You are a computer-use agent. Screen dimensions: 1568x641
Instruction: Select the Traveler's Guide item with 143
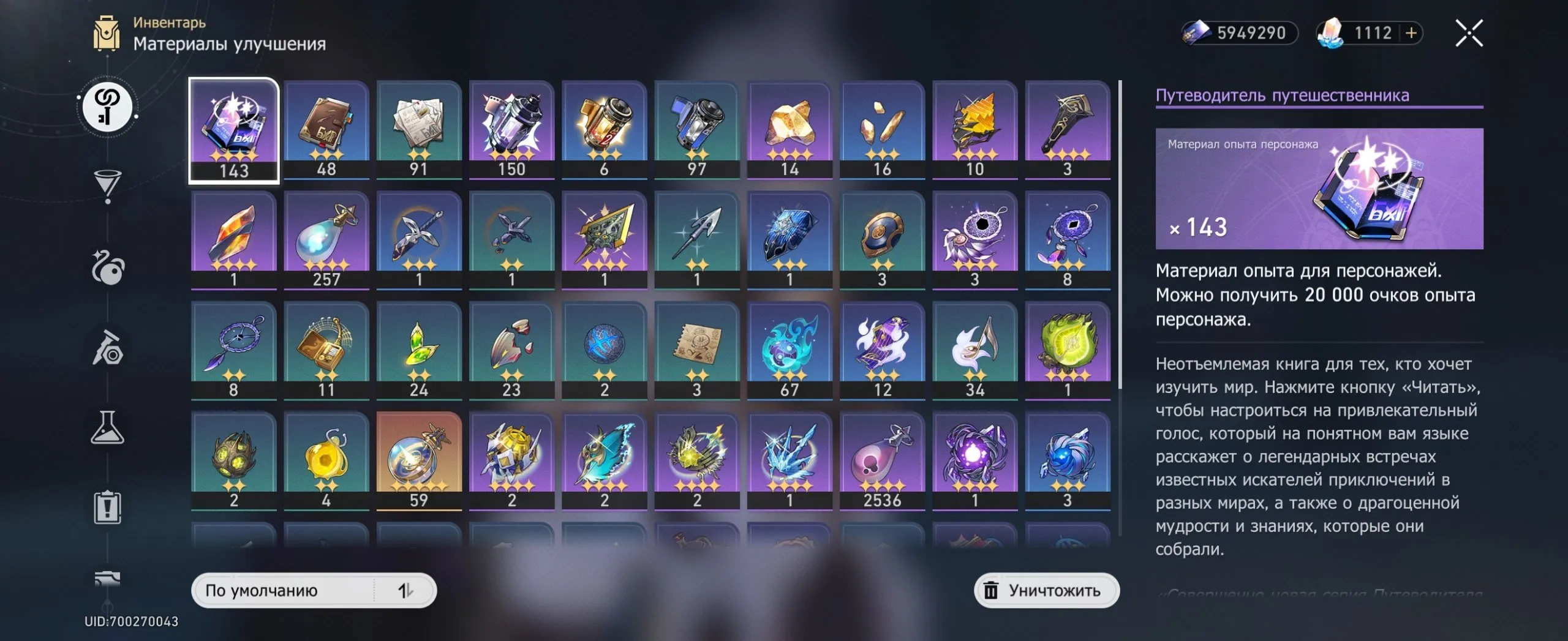coord(233,130)
